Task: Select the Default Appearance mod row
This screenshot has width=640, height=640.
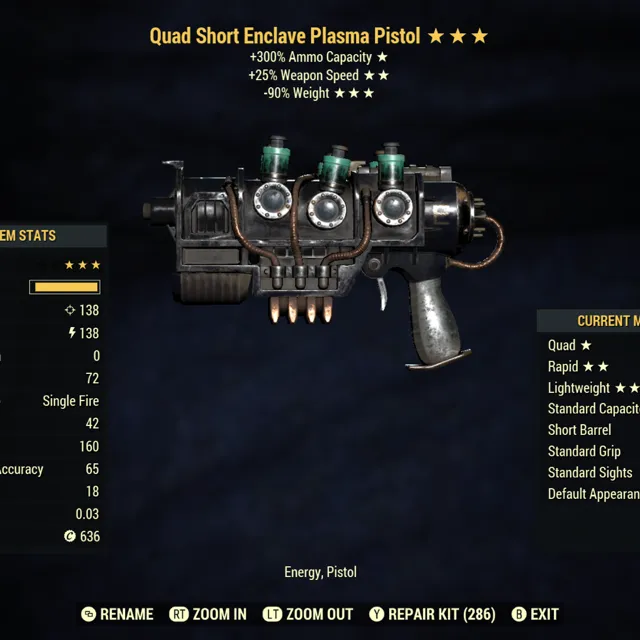Action: click(593, 494)
